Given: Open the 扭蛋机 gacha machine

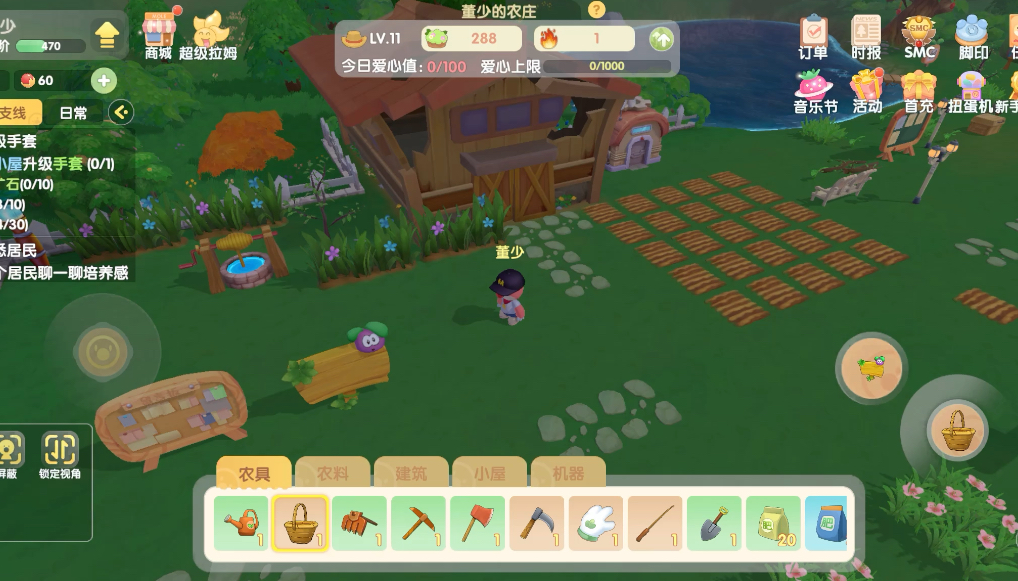Looking at the screenshot, I should pos(968,88).
